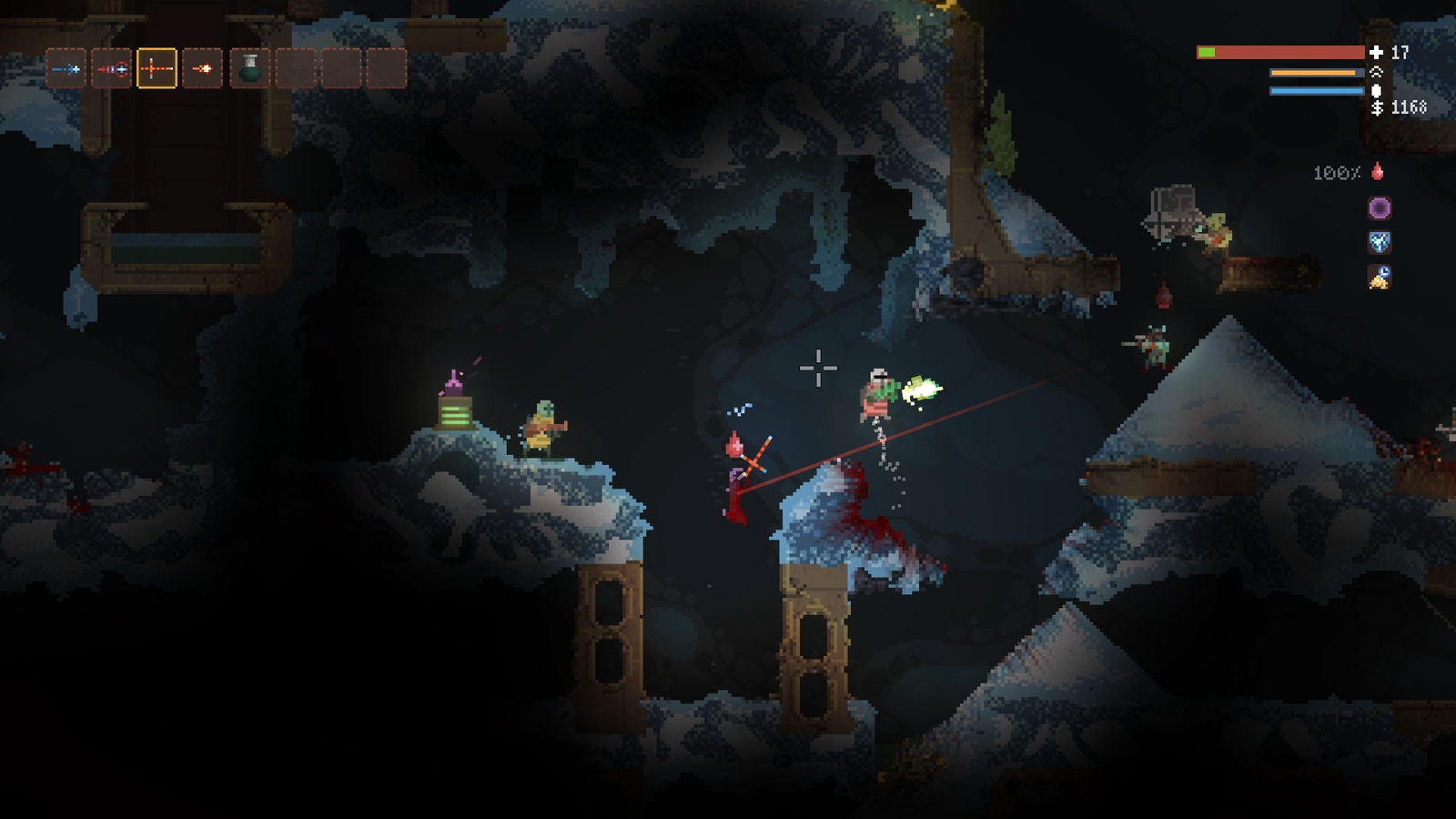Select the dark green potion flask slot
Screen dimensions: 1456x819
pyautogui.click(x=250, y=69)
